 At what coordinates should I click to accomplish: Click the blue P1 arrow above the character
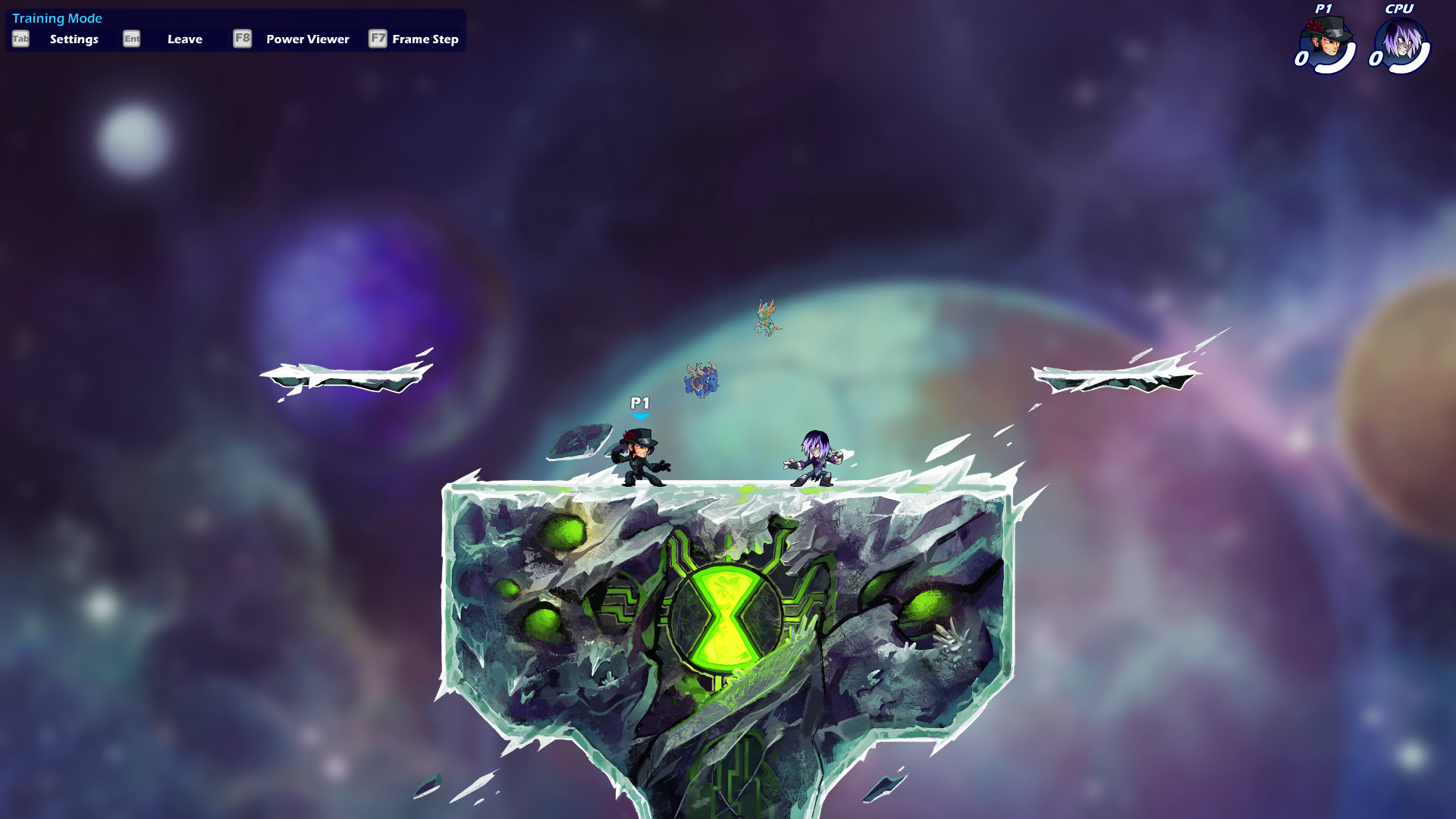click(639, 415)
